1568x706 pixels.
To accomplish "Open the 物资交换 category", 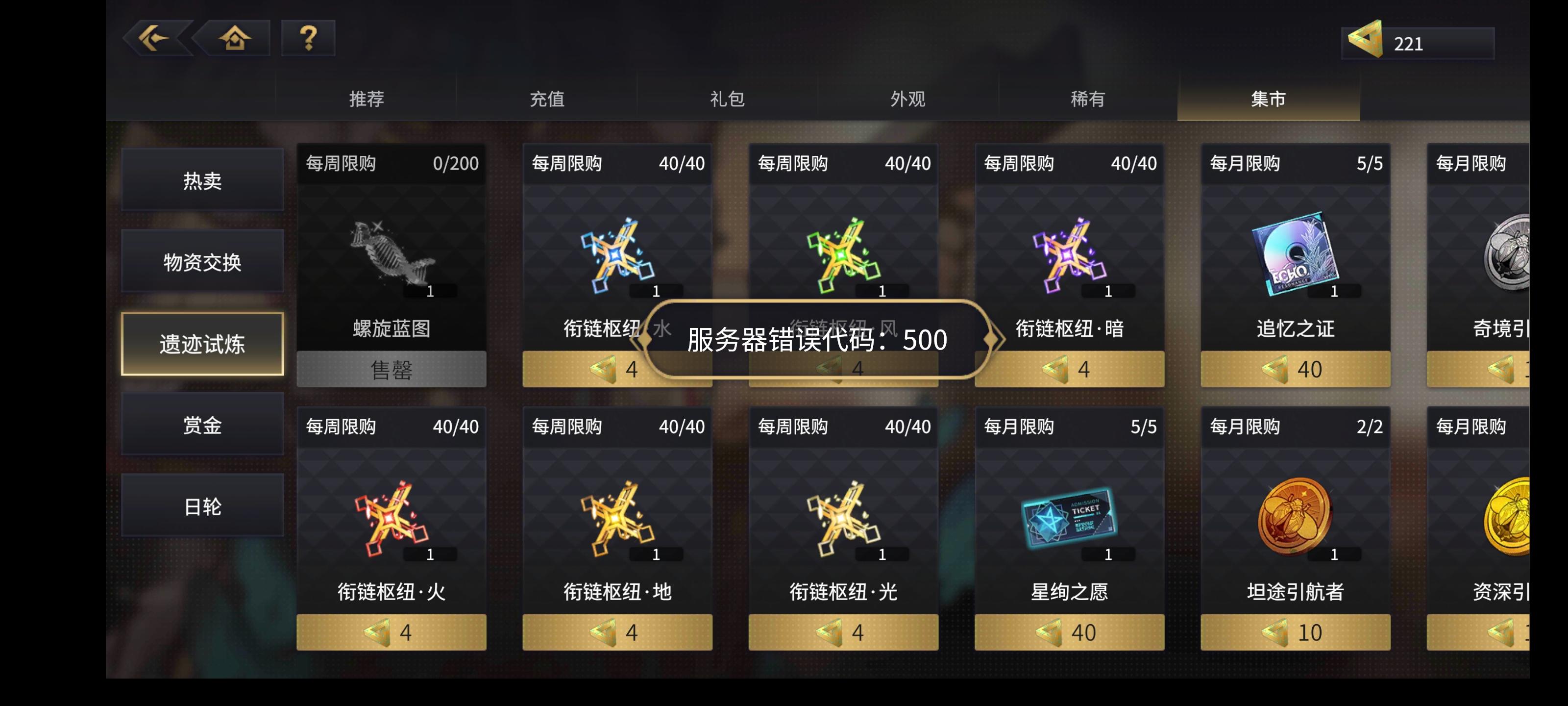I will [202, 261].
